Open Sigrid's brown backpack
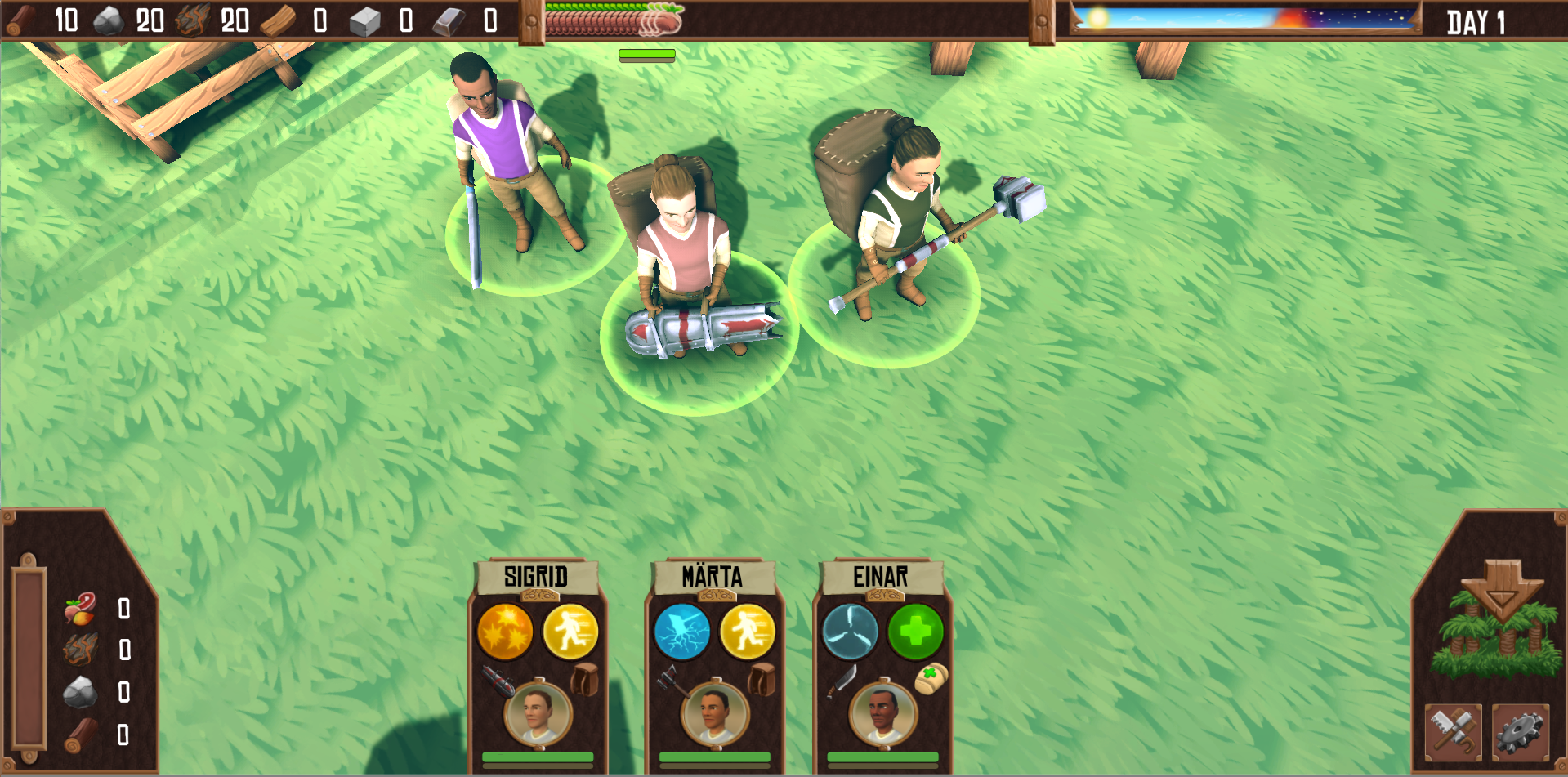 coord(585,679)
